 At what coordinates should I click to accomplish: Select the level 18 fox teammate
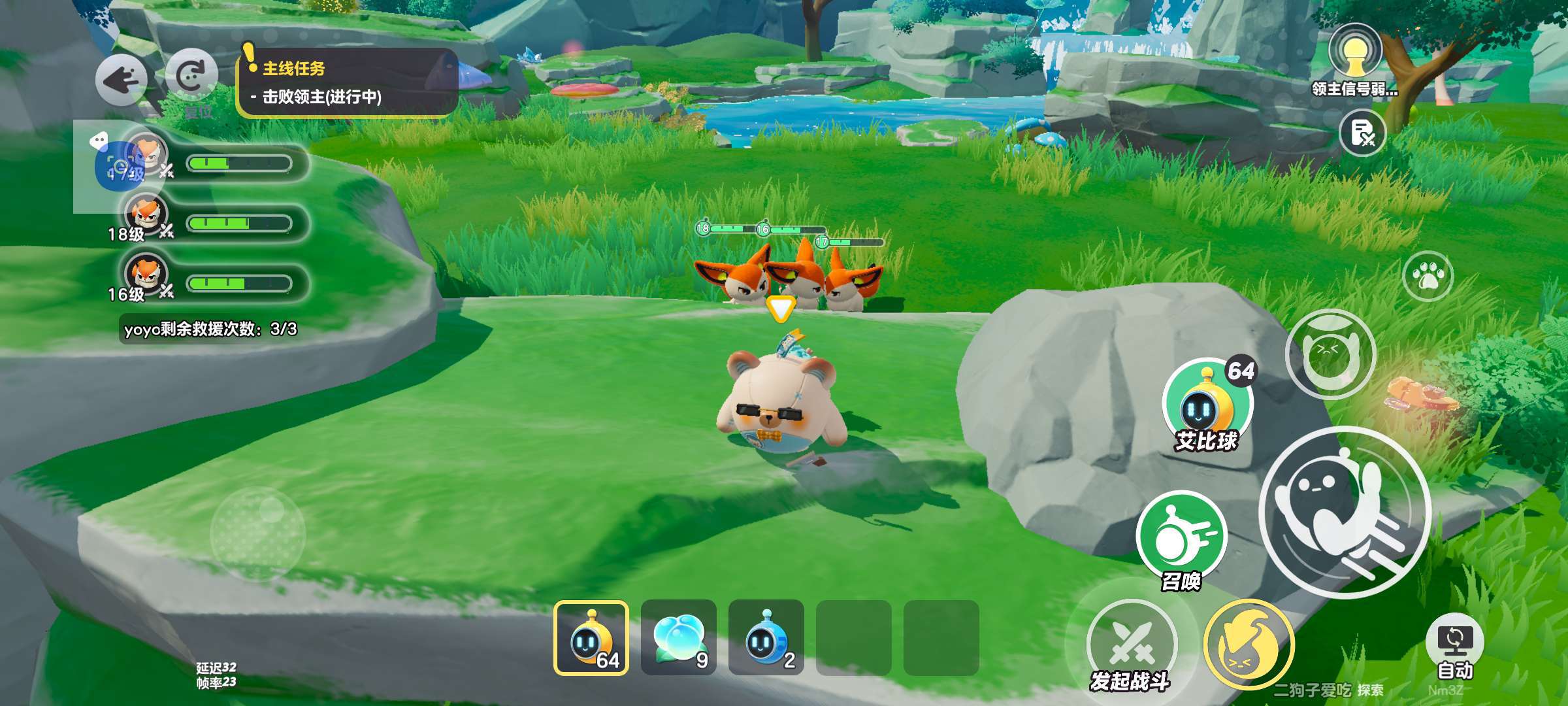click(146, 214)
